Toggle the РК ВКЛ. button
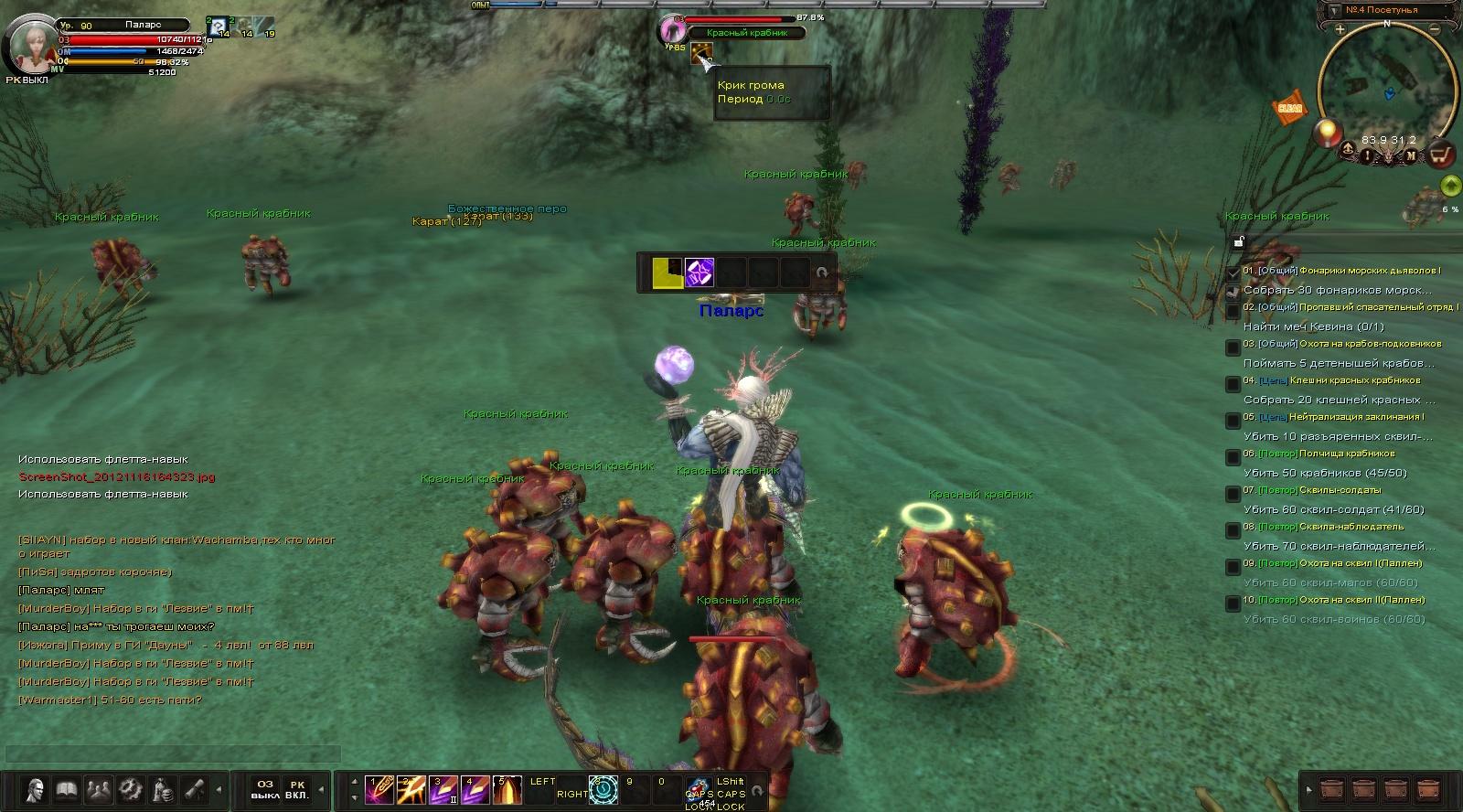Viewport: 1463px width, 812px height. (297, 789)
